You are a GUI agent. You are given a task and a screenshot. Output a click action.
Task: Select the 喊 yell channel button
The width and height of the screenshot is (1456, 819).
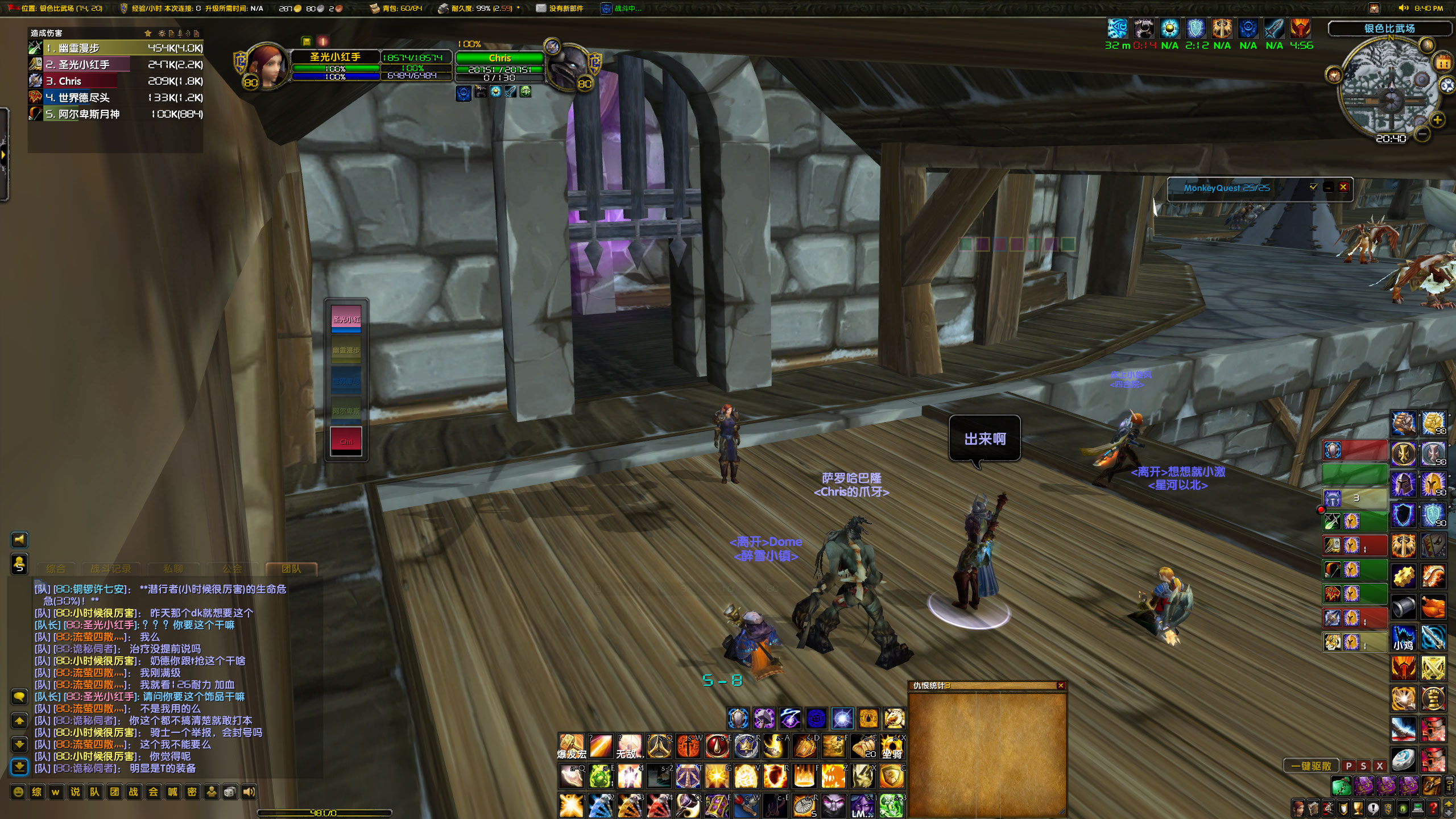point(172,792)
